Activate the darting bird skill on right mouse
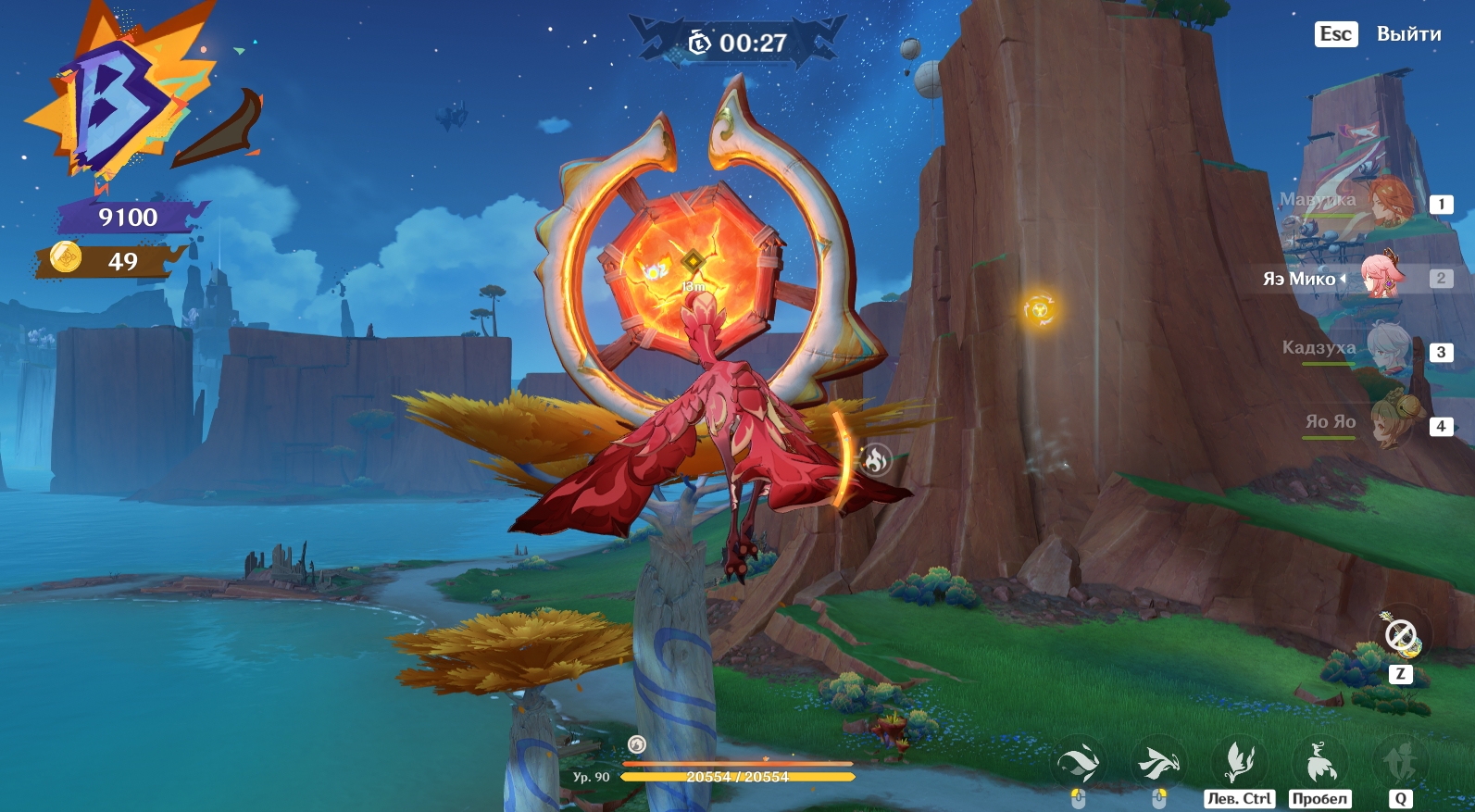1475x812 pixels. [1158, 763]
